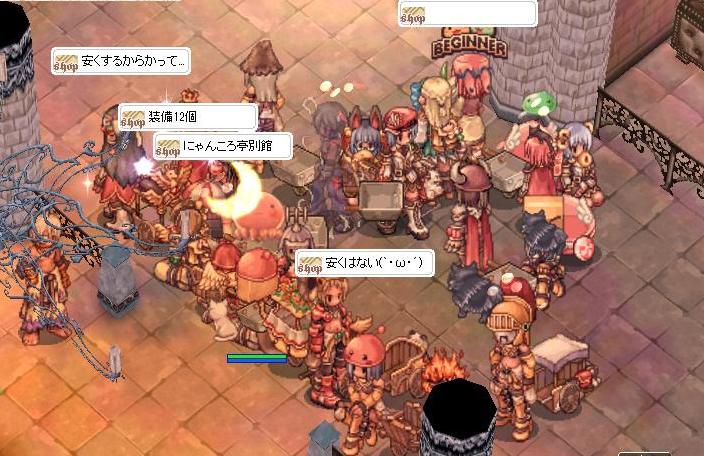Screen dimensions: 704x456
Task: Open the shop sign reading 安くするからかって
Action: (x=121, y=61)
